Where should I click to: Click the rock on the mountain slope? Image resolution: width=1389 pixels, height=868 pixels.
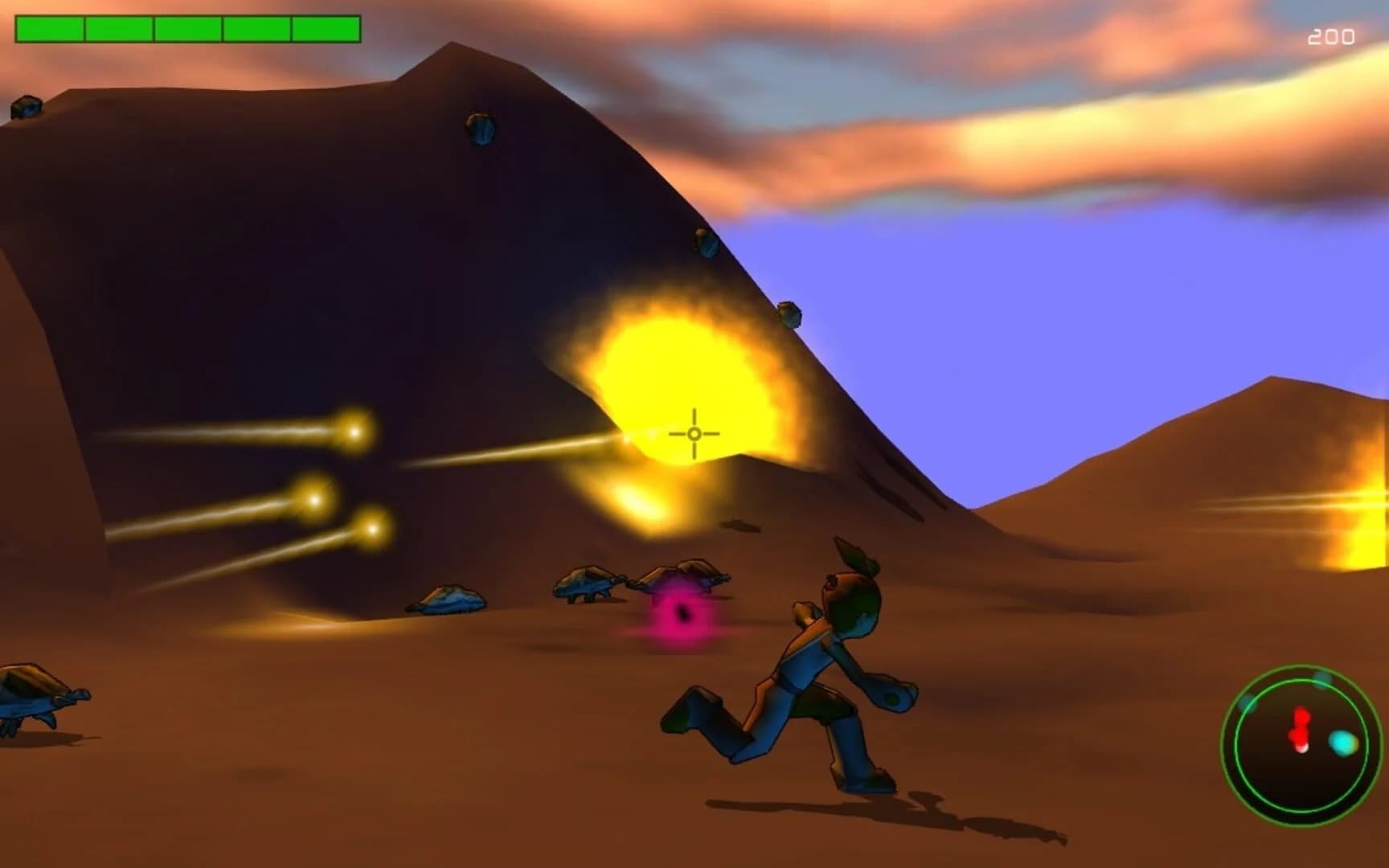482,129
